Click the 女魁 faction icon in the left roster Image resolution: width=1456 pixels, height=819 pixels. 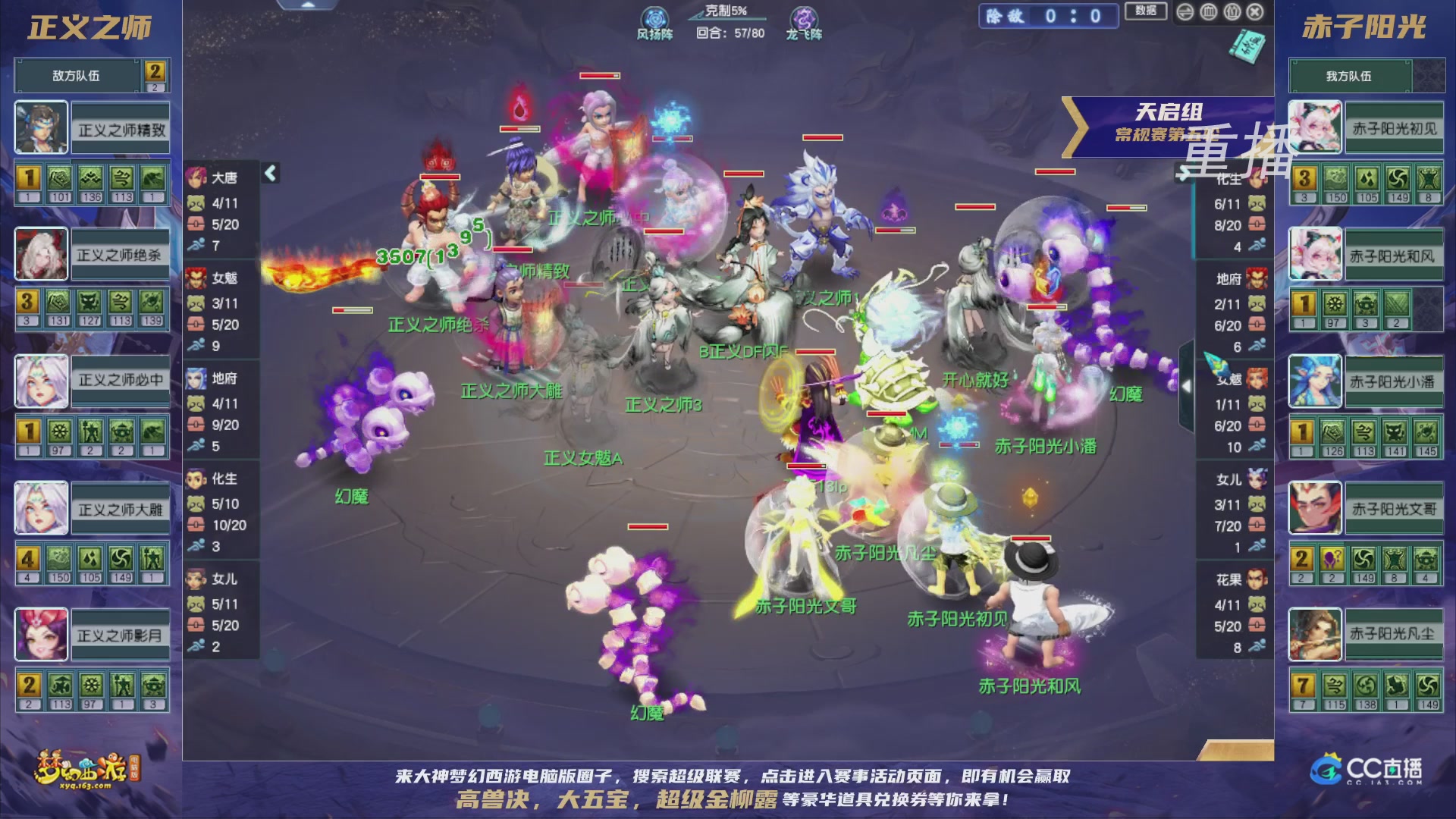coord(196,278)
